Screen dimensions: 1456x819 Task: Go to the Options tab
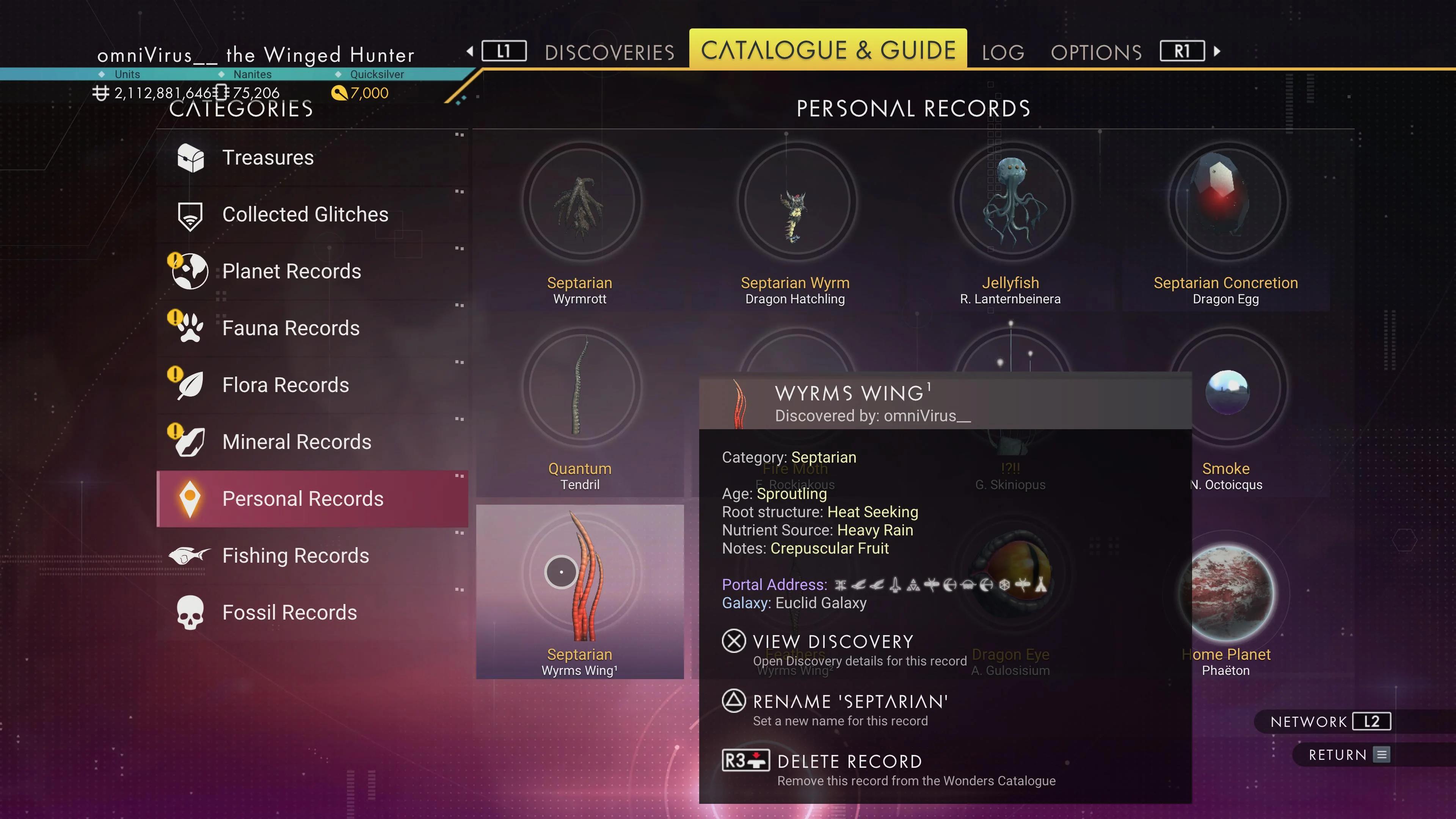pos(1096,53)
